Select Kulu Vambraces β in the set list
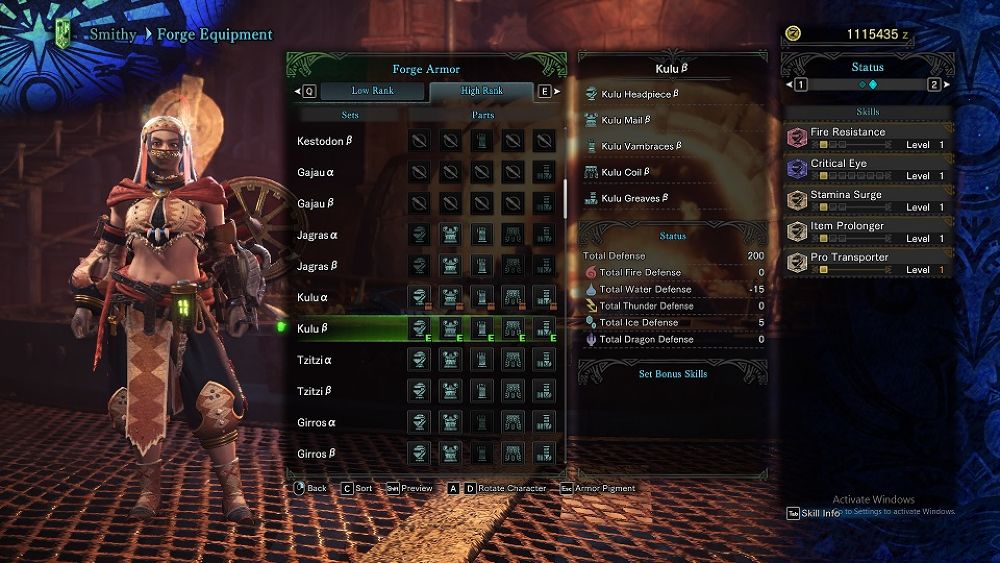Screen dimensions: 1000x563 (x=641, y=146)
